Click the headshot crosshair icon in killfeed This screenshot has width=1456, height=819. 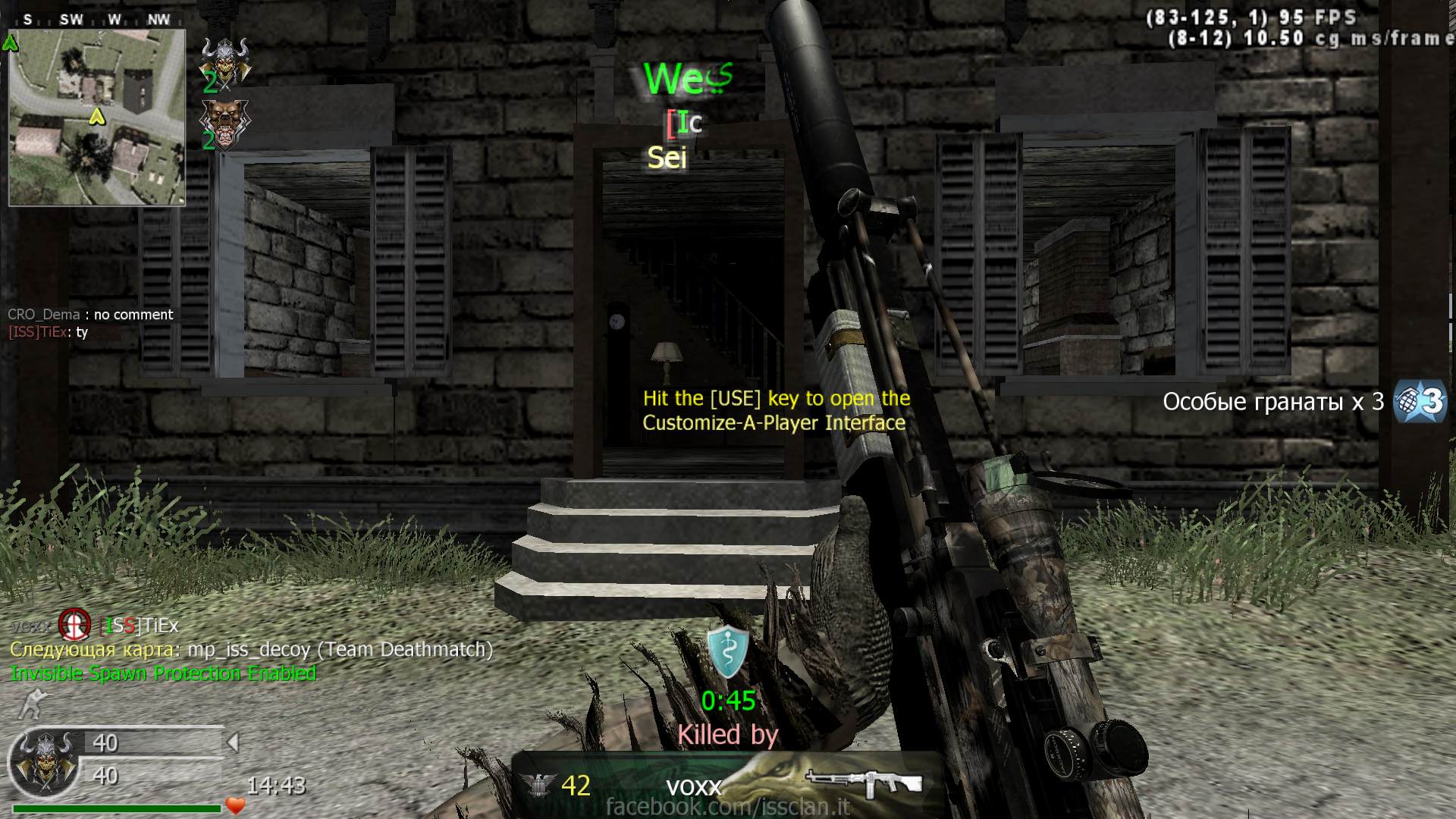[x=74, y=626]
